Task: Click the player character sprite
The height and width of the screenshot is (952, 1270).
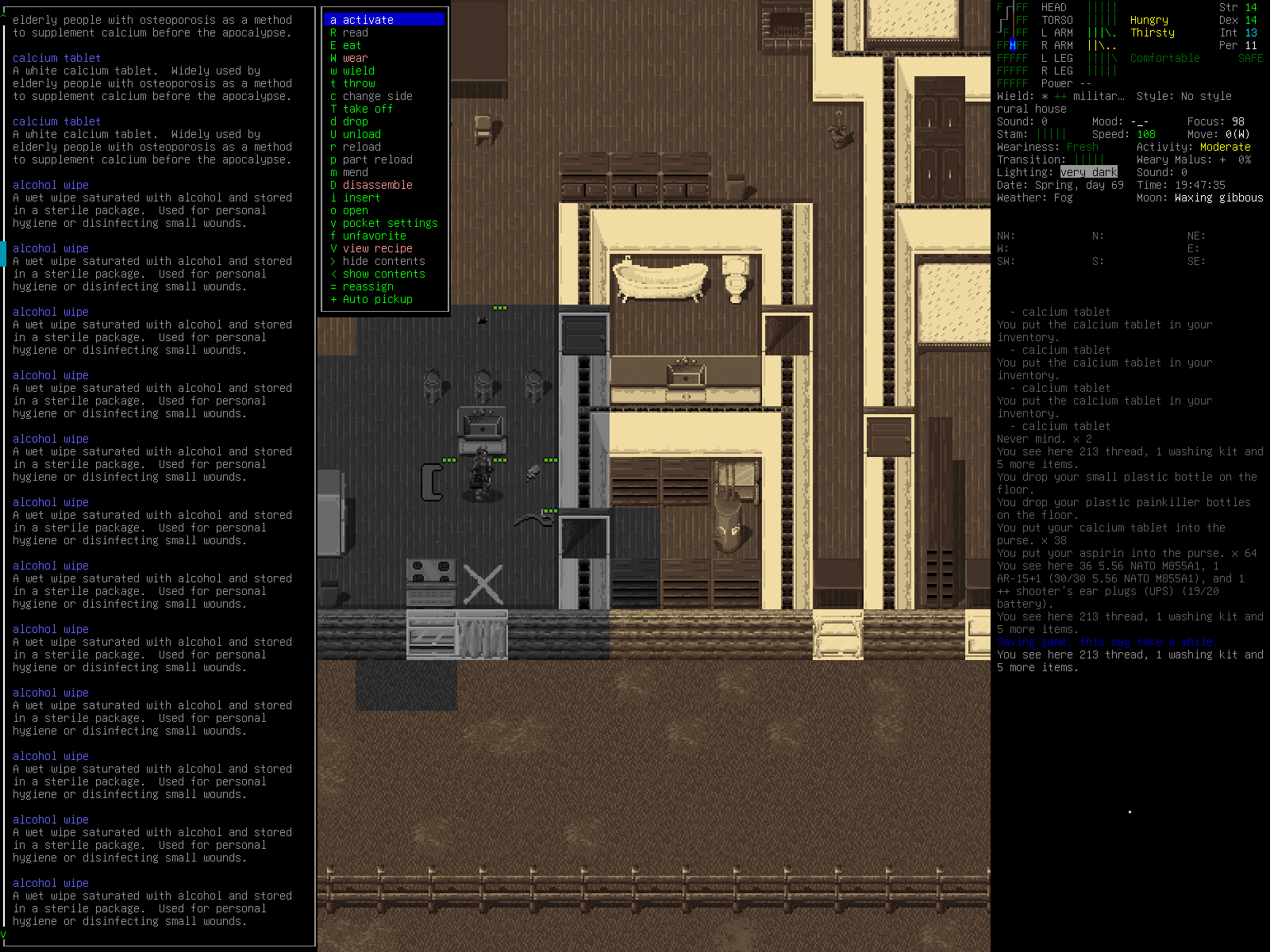Action: coord(480,472)
